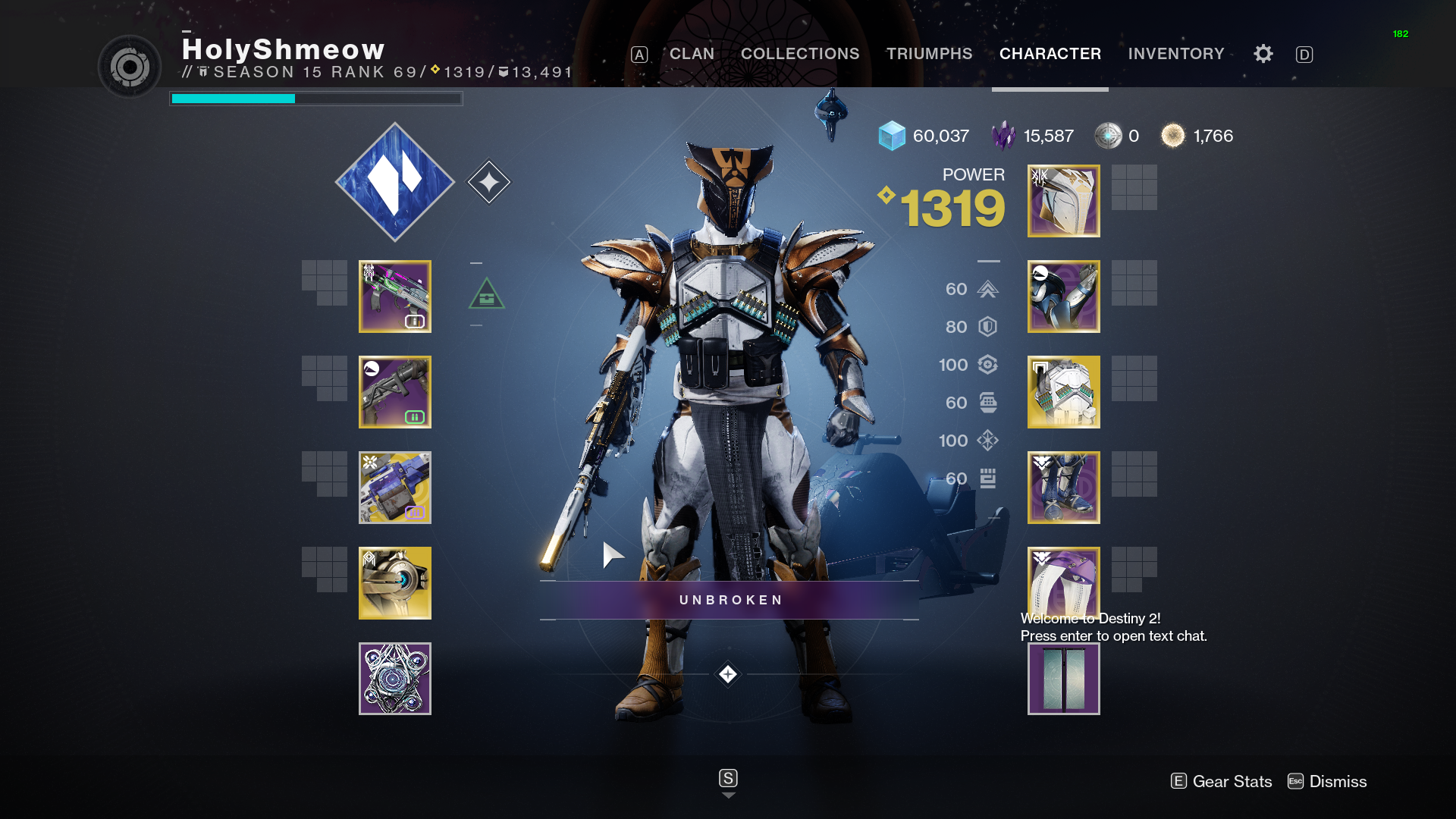Open the chest armor slot
Screen dimensions: 1456x819
click(x=1063, y=391)
